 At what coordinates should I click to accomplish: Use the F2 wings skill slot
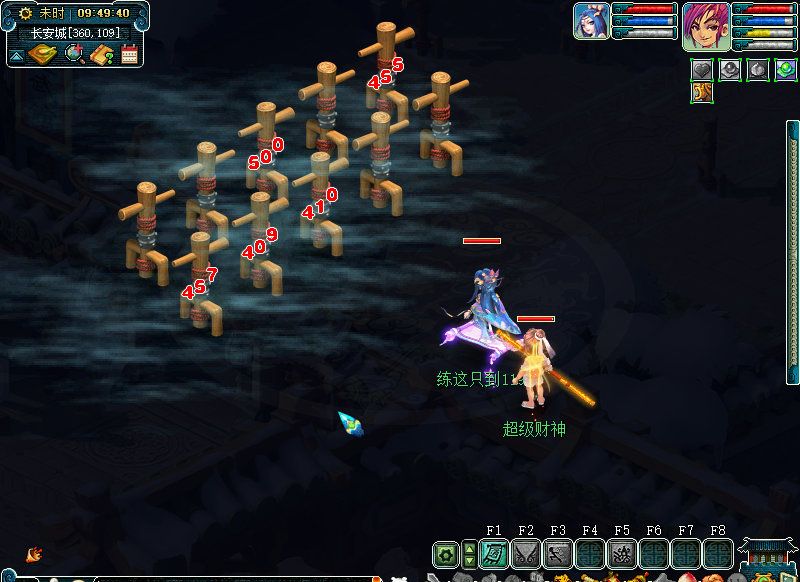[x=526, y=554]
